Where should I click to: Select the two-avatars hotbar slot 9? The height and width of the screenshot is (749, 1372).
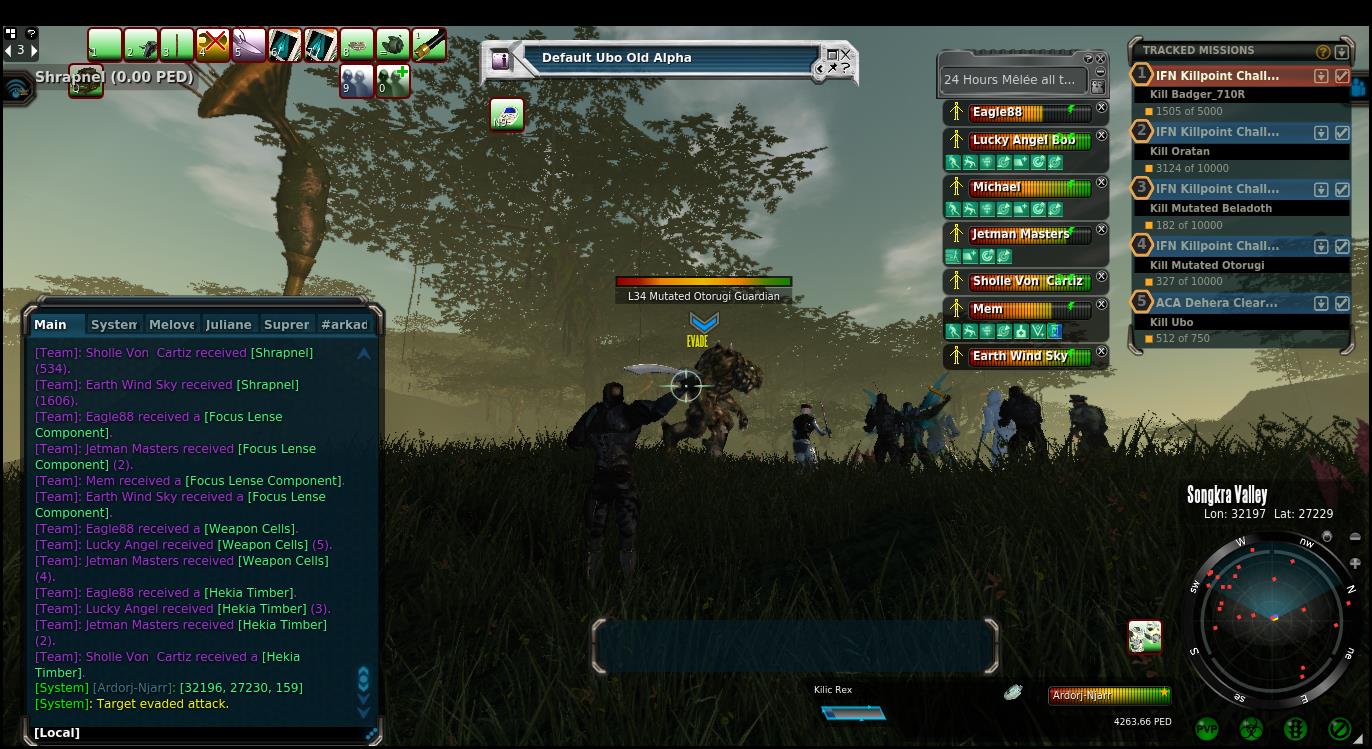[356, 80]
